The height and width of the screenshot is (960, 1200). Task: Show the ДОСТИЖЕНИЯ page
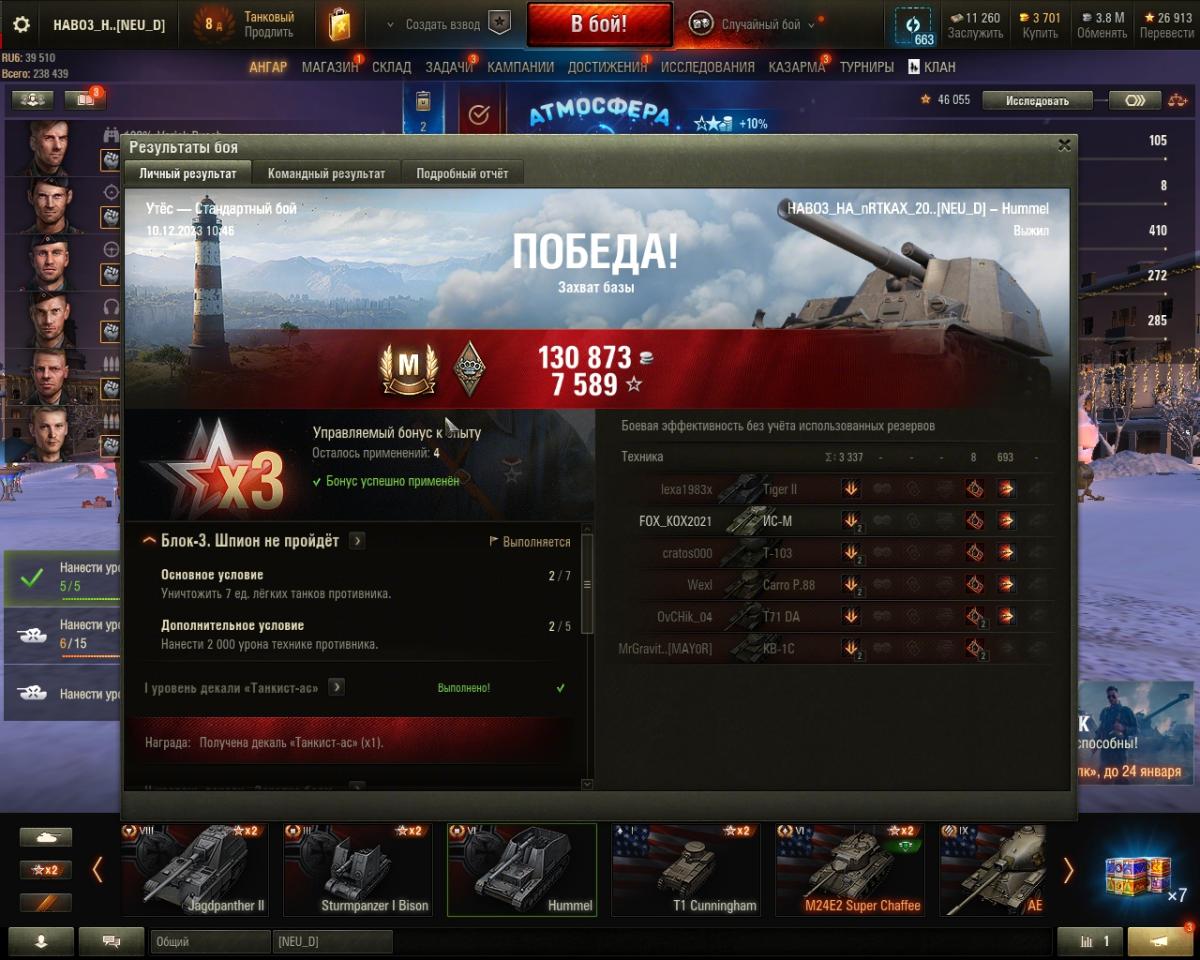click(x=607, y=67)
